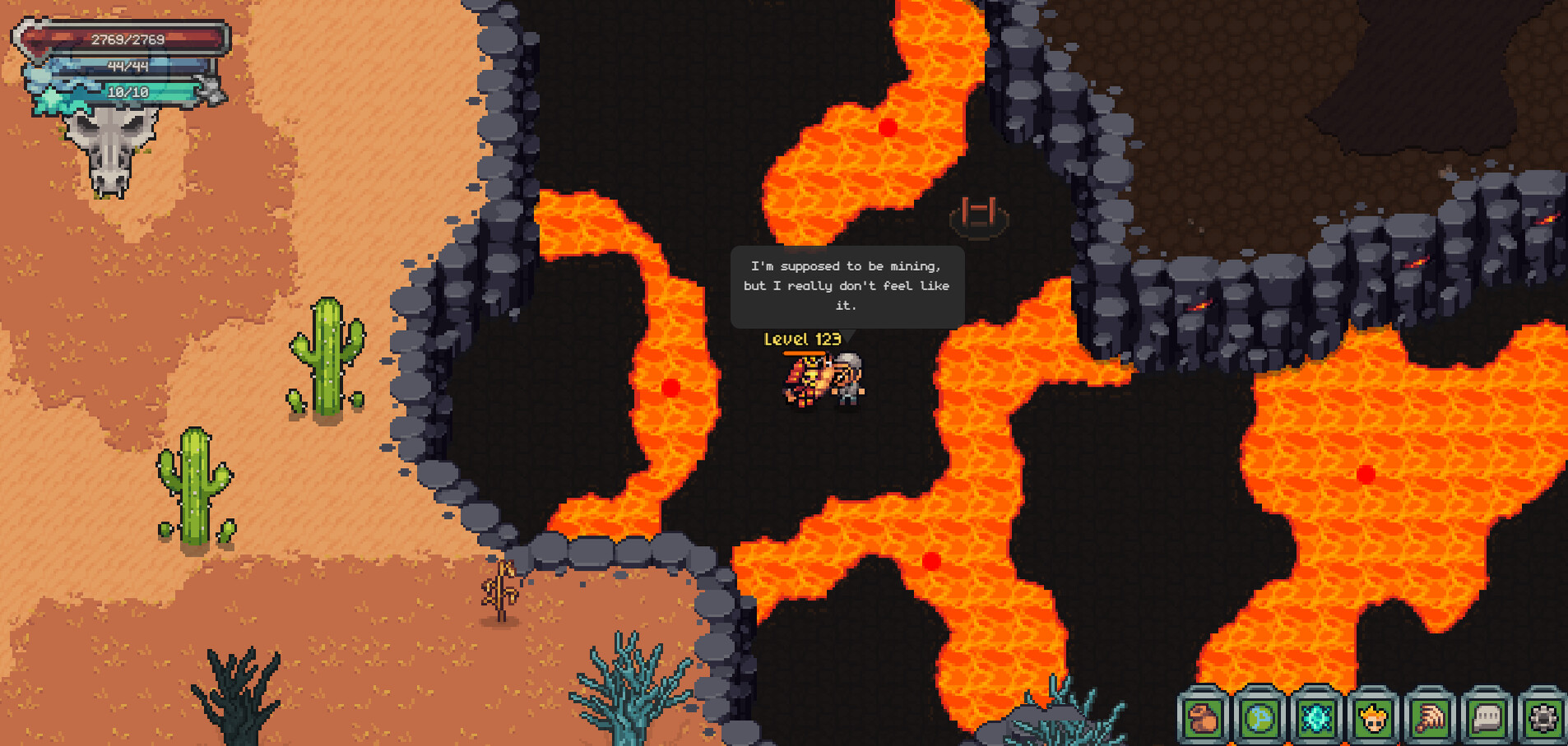1568x746 pixels.
Task: Open settings with the gear icon
Action: (1542, 718)
